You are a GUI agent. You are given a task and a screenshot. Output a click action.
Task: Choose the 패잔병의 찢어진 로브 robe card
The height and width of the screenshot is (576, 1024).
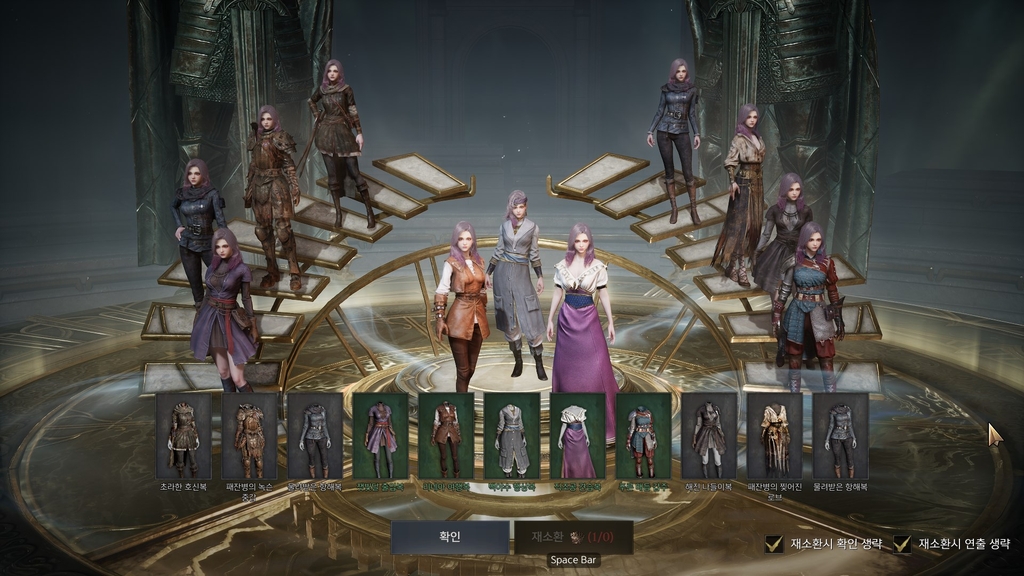click(774, 436)
